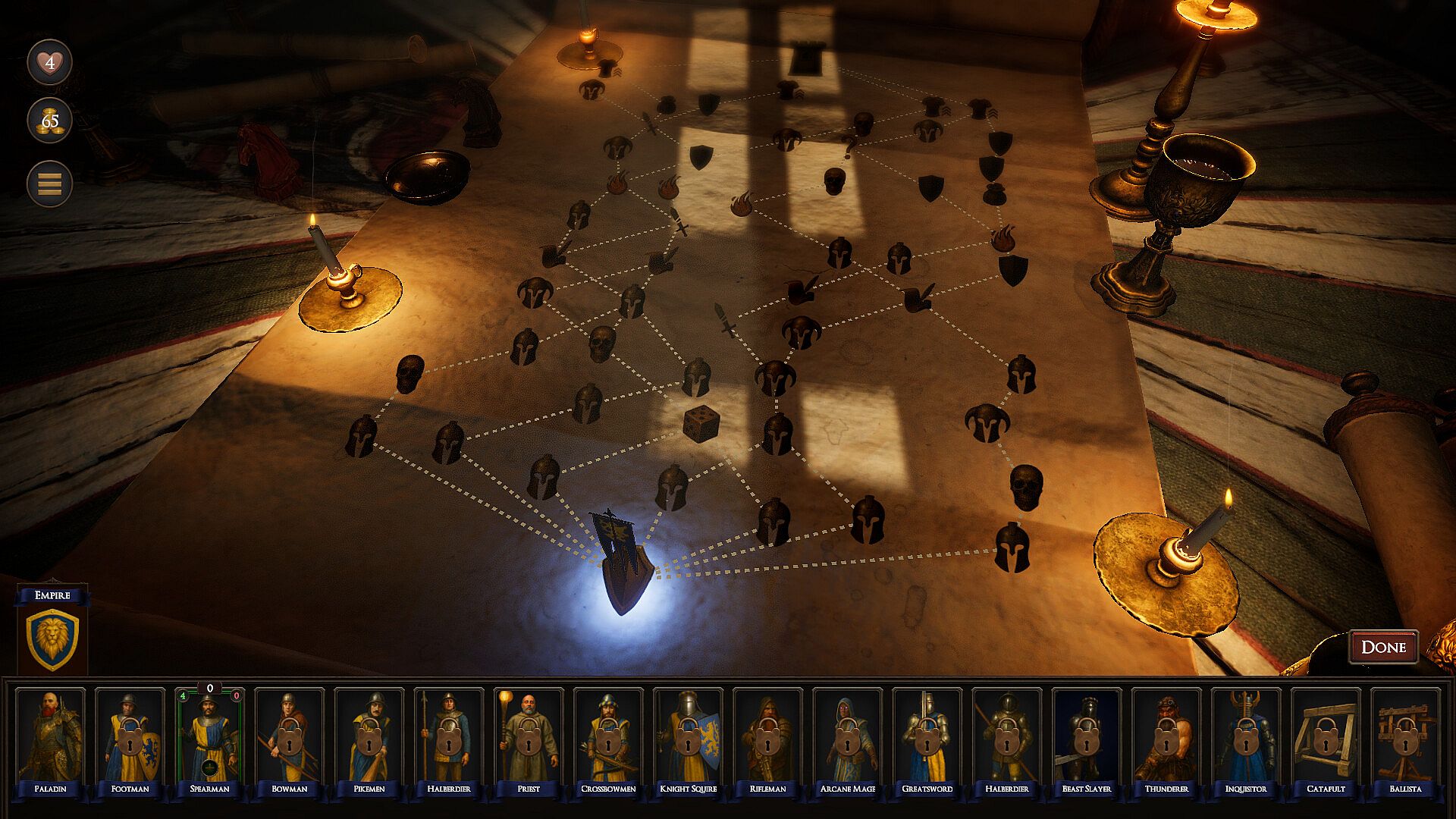The height and width of the screenshot is (819, 1456).
Task: Select the Footman unit card
Action: click(130, 739)
